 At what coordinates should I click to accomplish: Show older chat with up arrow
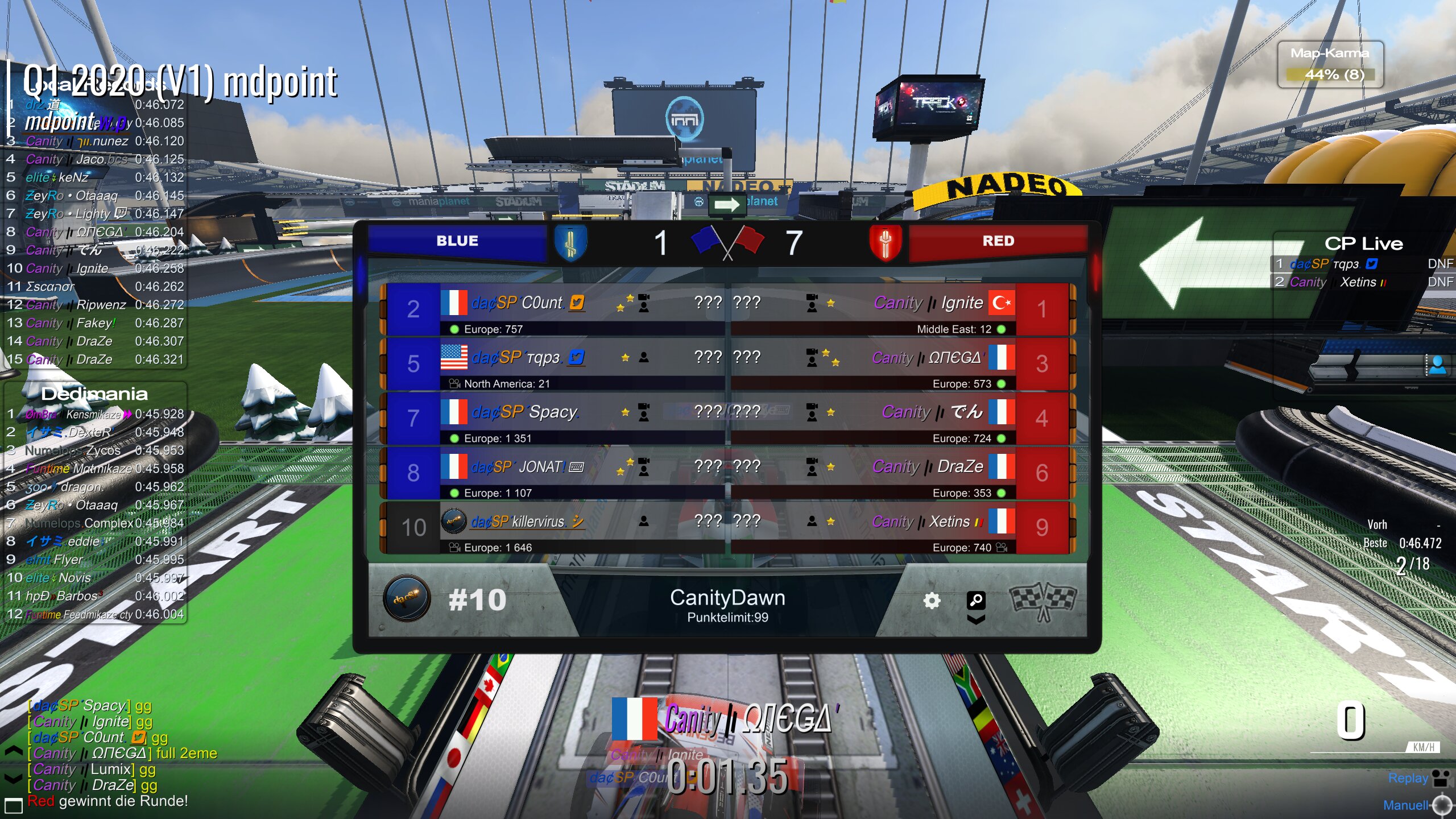point(13,752)
